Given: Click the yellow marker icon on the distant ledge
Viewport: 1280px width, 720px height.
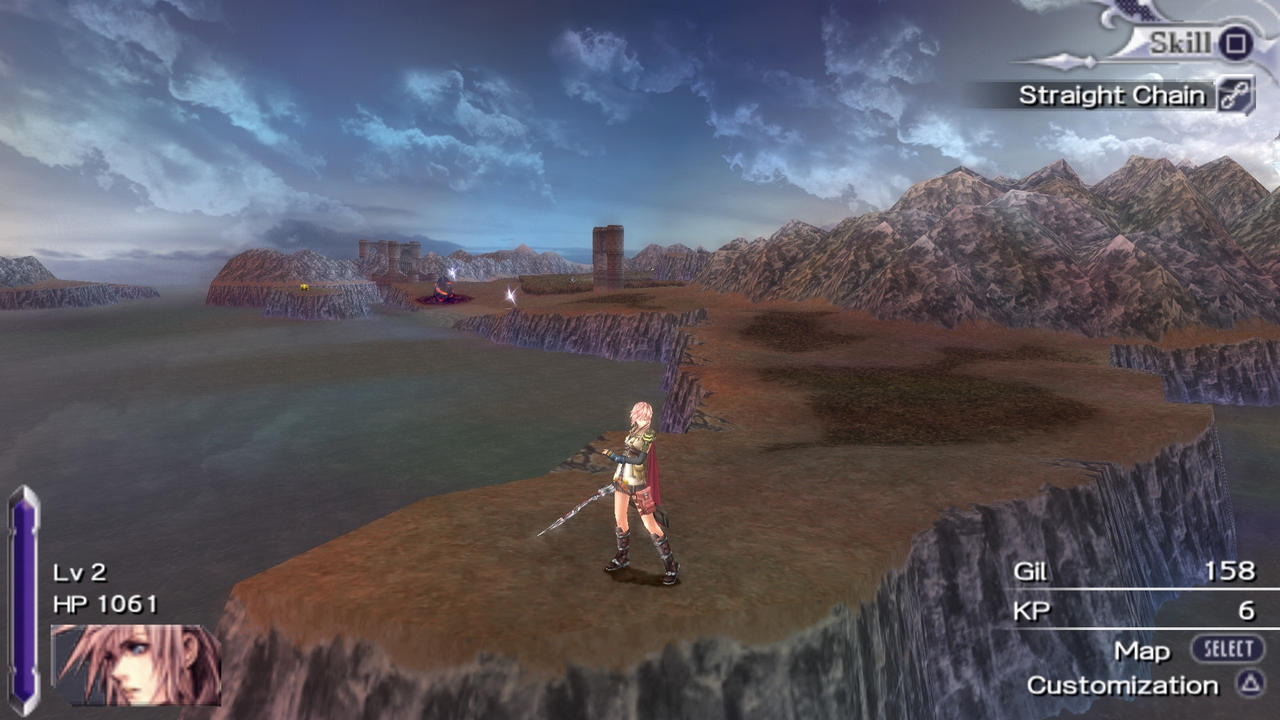Looking at the screenshot, I should 302,286.
